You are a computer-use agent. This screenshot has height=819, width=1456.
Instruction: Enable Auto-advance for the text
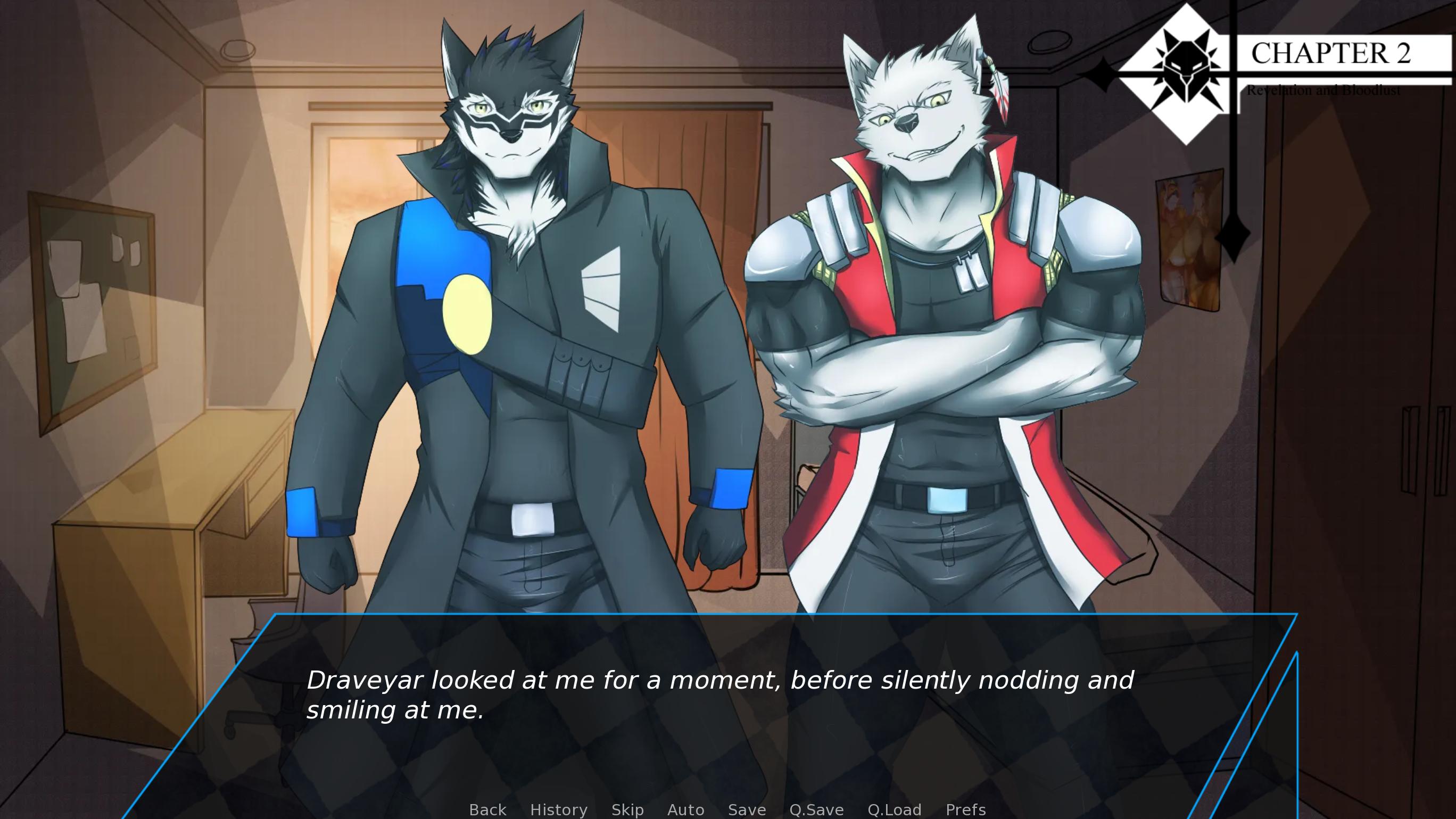[685, 809]
